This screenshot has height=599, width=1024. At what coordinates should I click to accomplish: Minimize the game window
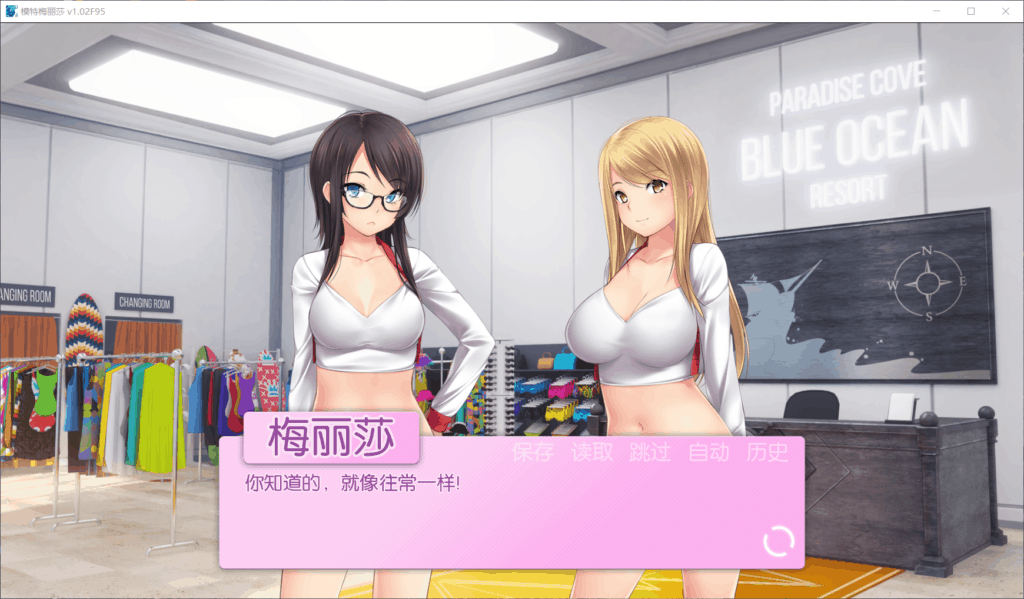point(936,11)
